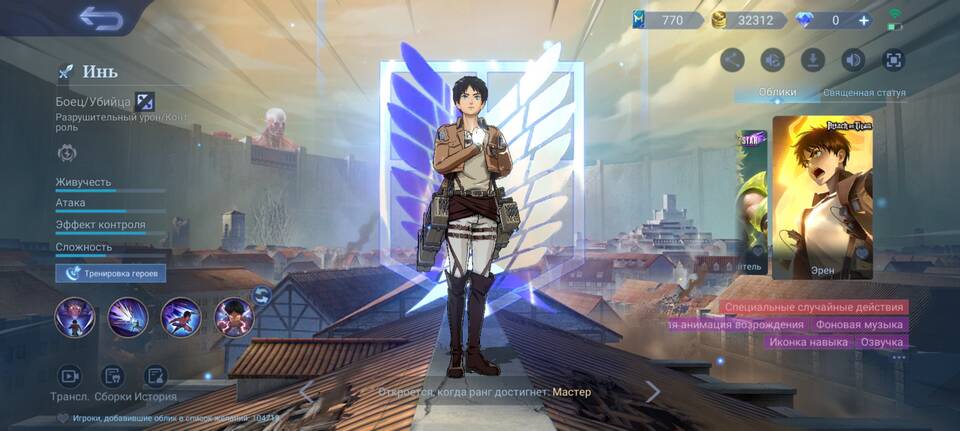Select the white slash dash skill icon
Viewport: 960px width, 431px height.
point(128,318)
